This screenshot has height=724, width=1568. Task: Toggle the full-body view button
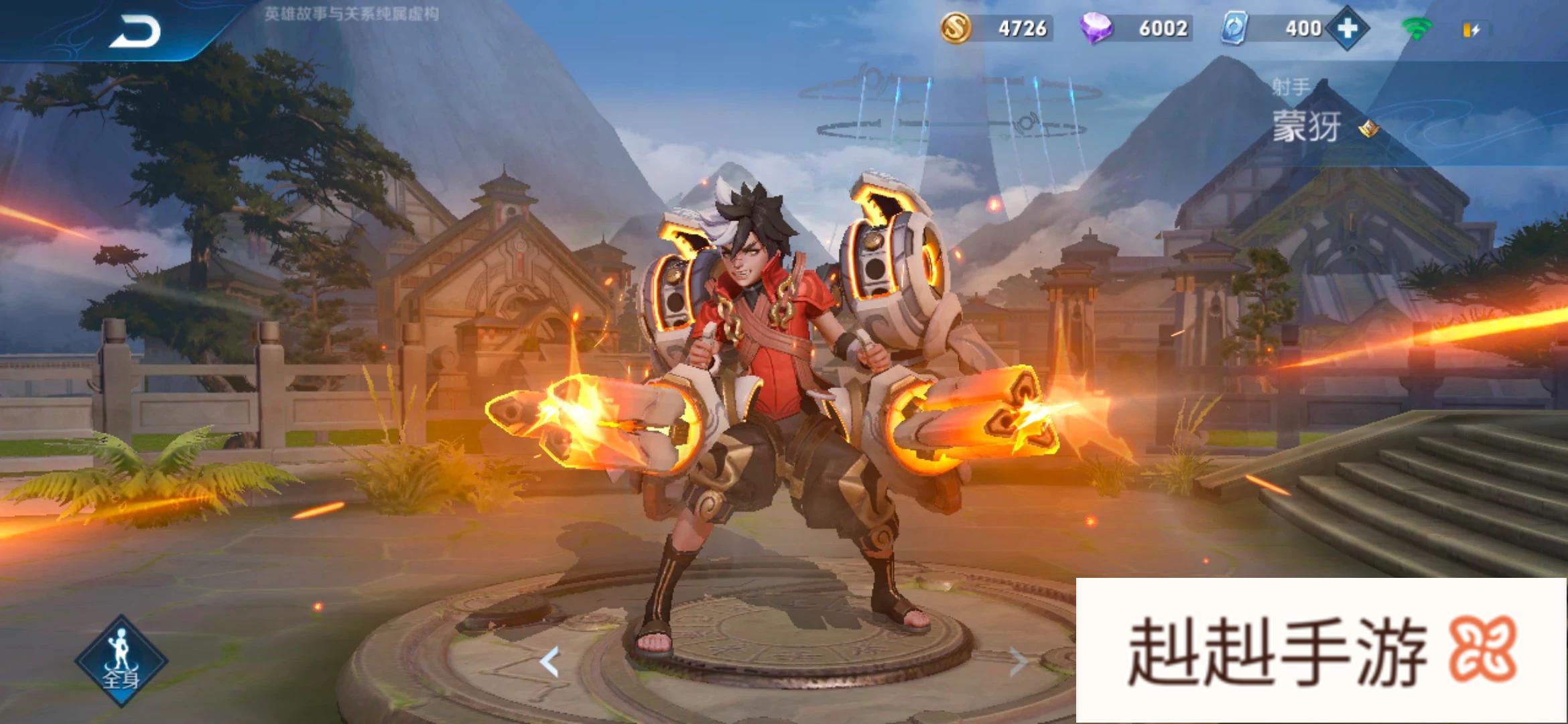click(x=121, y=660)
